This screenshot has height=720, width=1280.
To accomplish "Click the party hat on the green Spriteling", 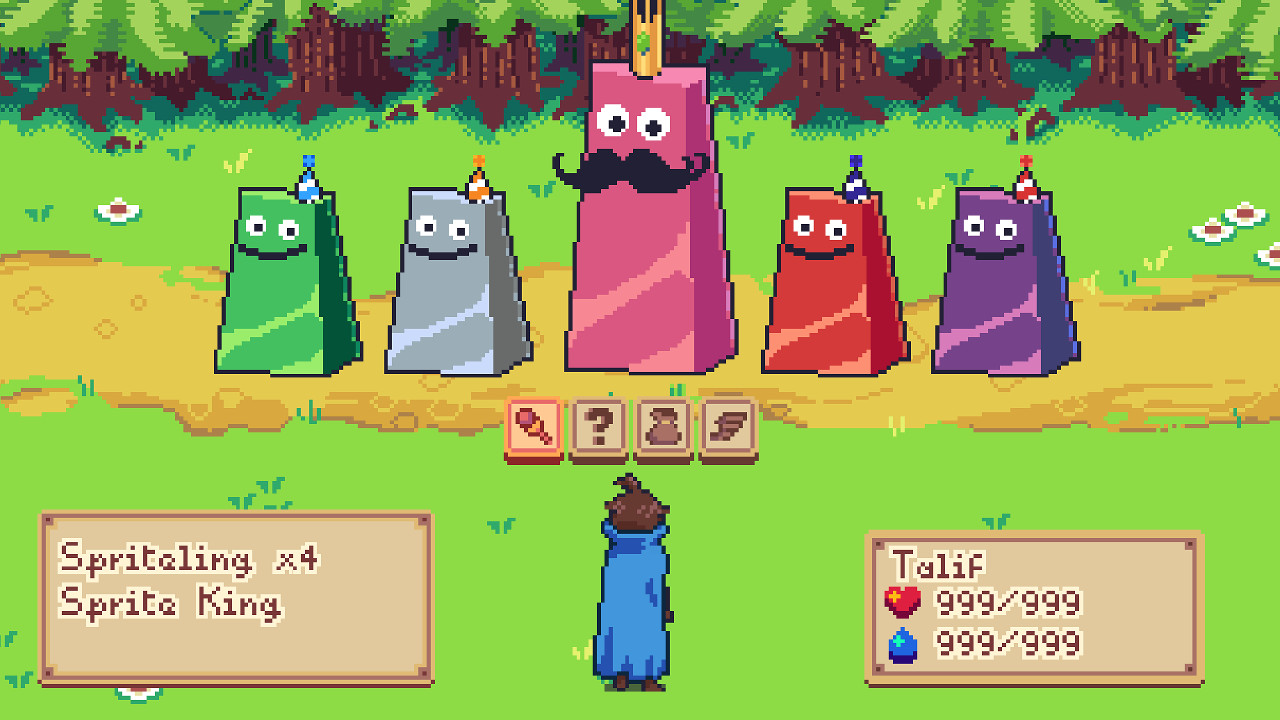I will pos(308,177).
